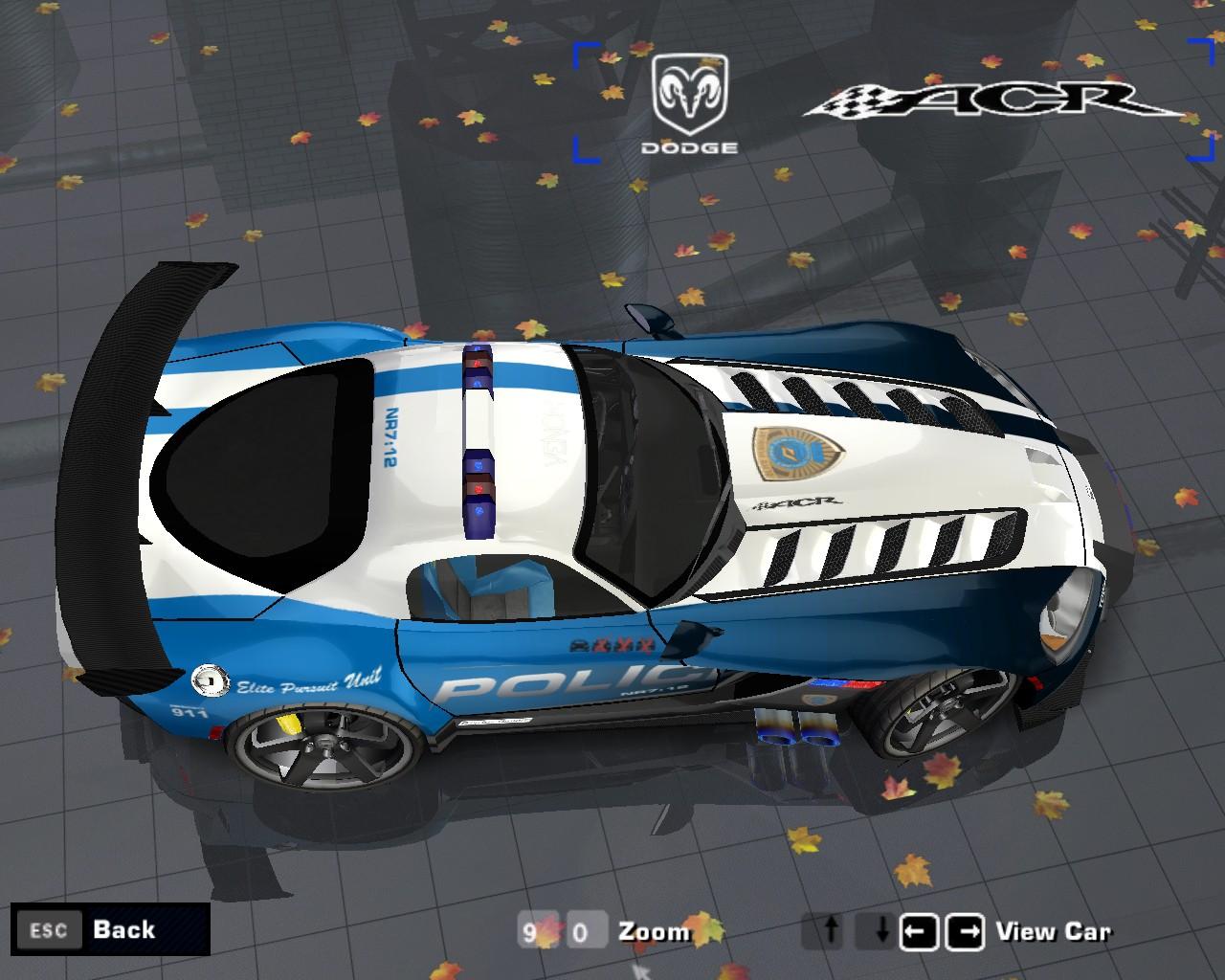The image size is (1225, 980).
Task: Go back using the Back button
Action: click(110, 929)
